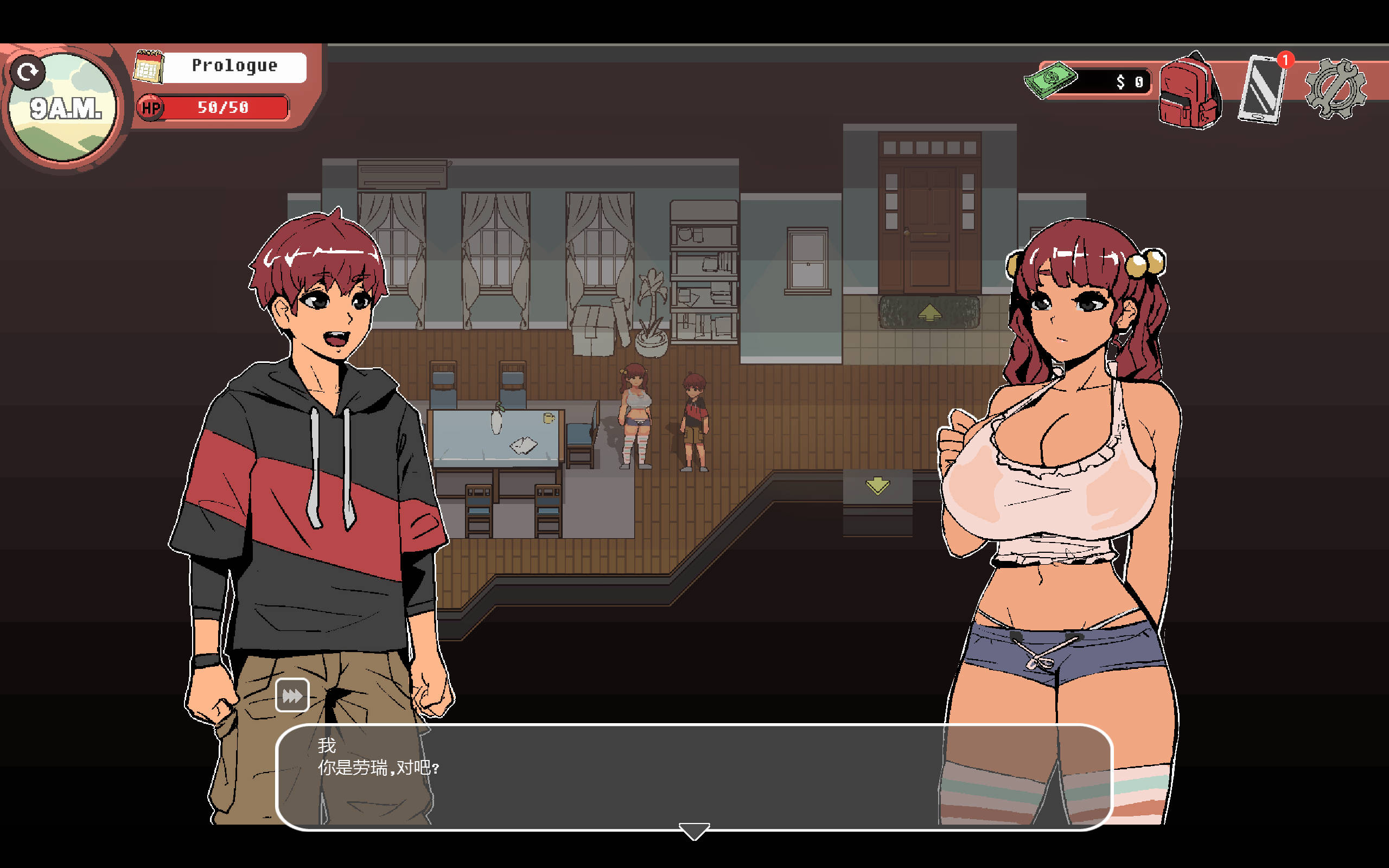The width and height of the screenshot is (1389, 868).
Task: Activate the fast-forward dialogue skip icon
Action: click(x=293, y=694)
